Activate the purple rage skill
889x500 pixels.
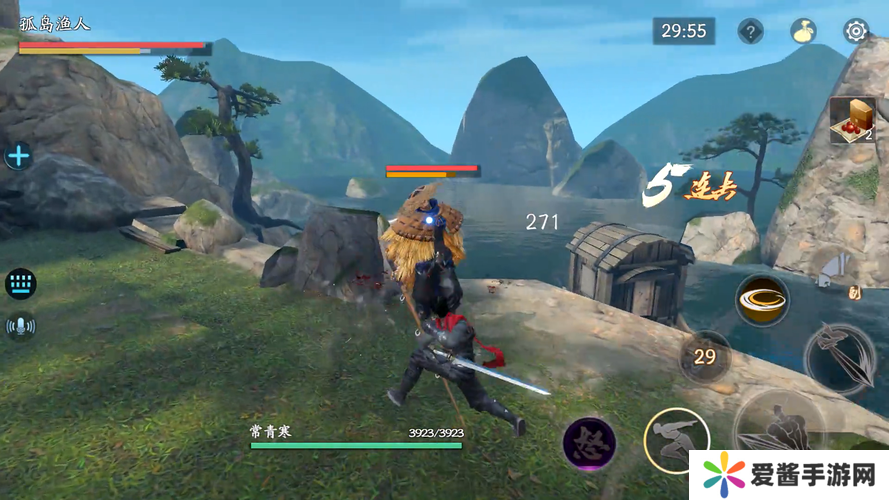tap(588, 444)
